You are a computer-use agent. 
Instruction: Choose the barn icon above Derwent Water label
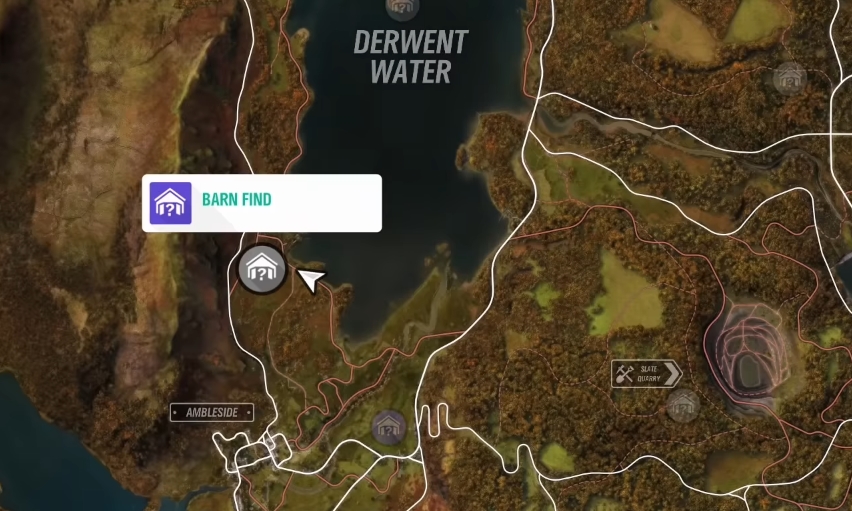tap(402, 7)
